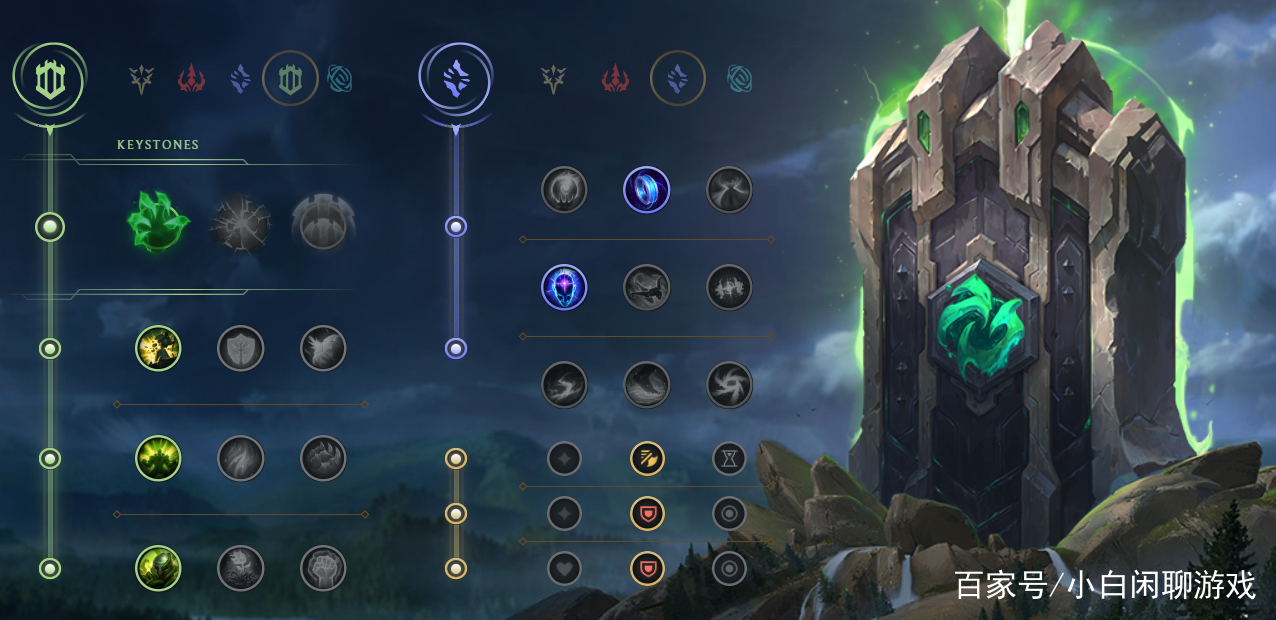This screenshot has height=620, width=1276.
Task: Select the Demolish rune
Action: coord(158,348)
